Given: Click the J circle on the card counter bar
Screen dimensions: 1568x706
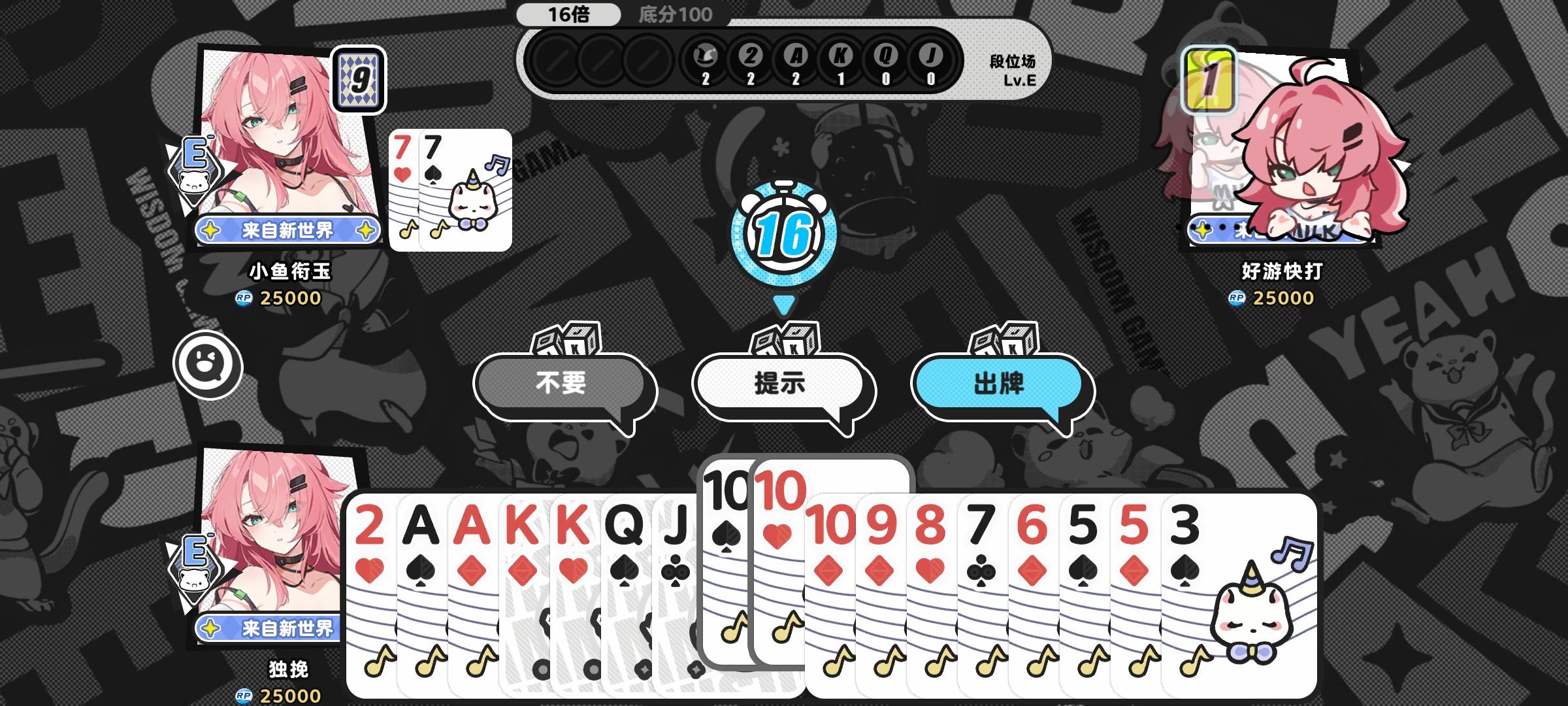Looking at the screenshot, I should [930, 59].
